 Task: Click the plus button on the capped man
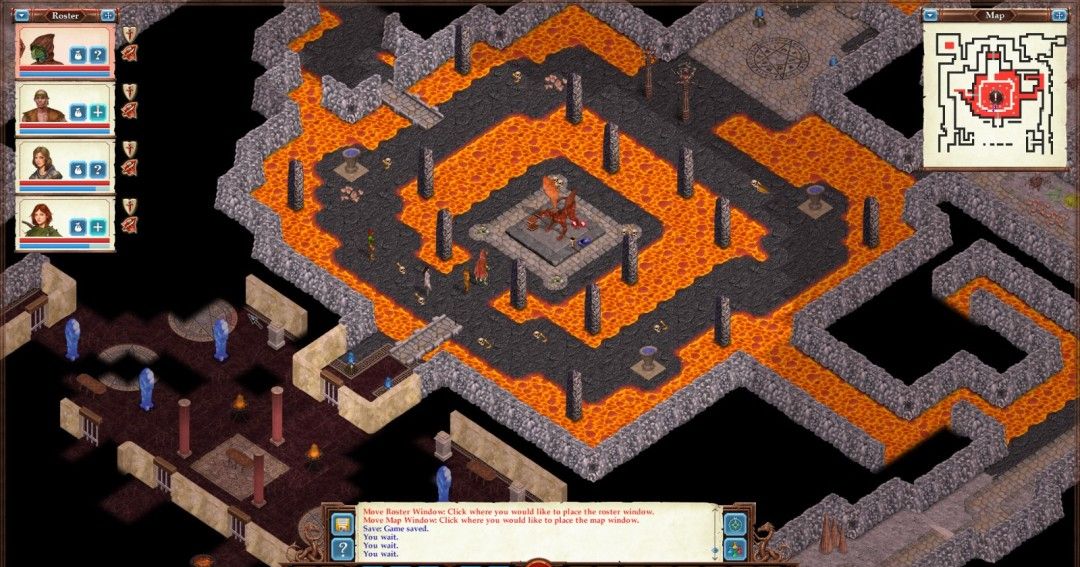tap(98, 113)
